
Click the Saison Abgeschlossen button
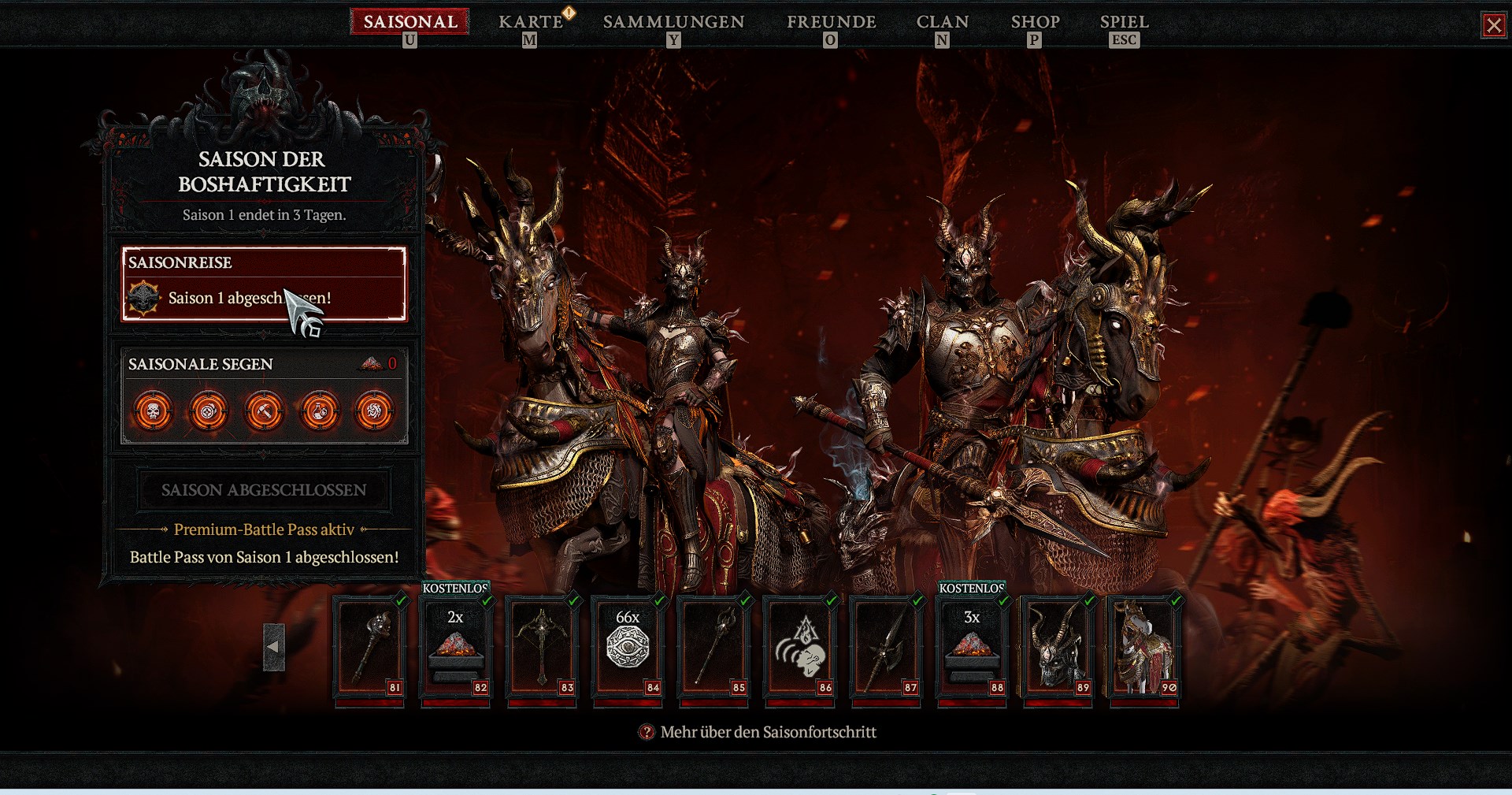coord(264,490)
